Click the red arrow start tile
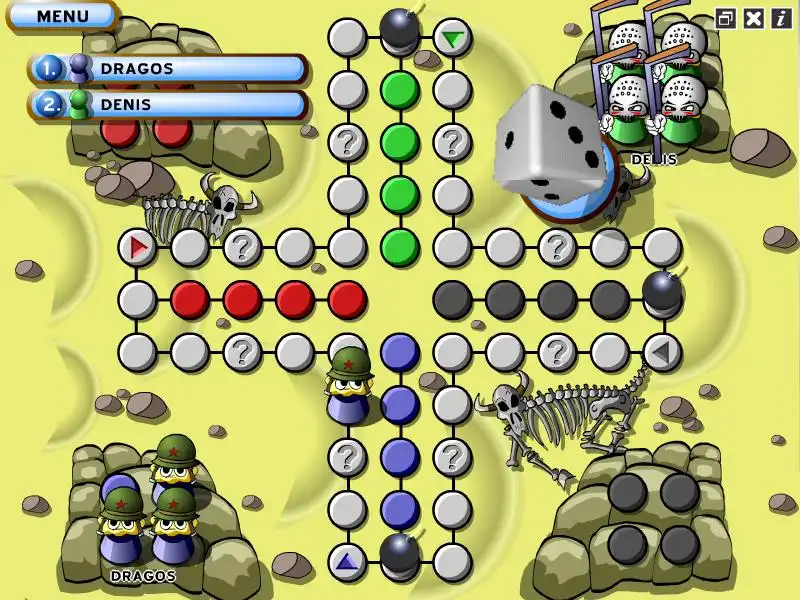The height and width of the screenshot is (600, 800). tap(138, 246)
